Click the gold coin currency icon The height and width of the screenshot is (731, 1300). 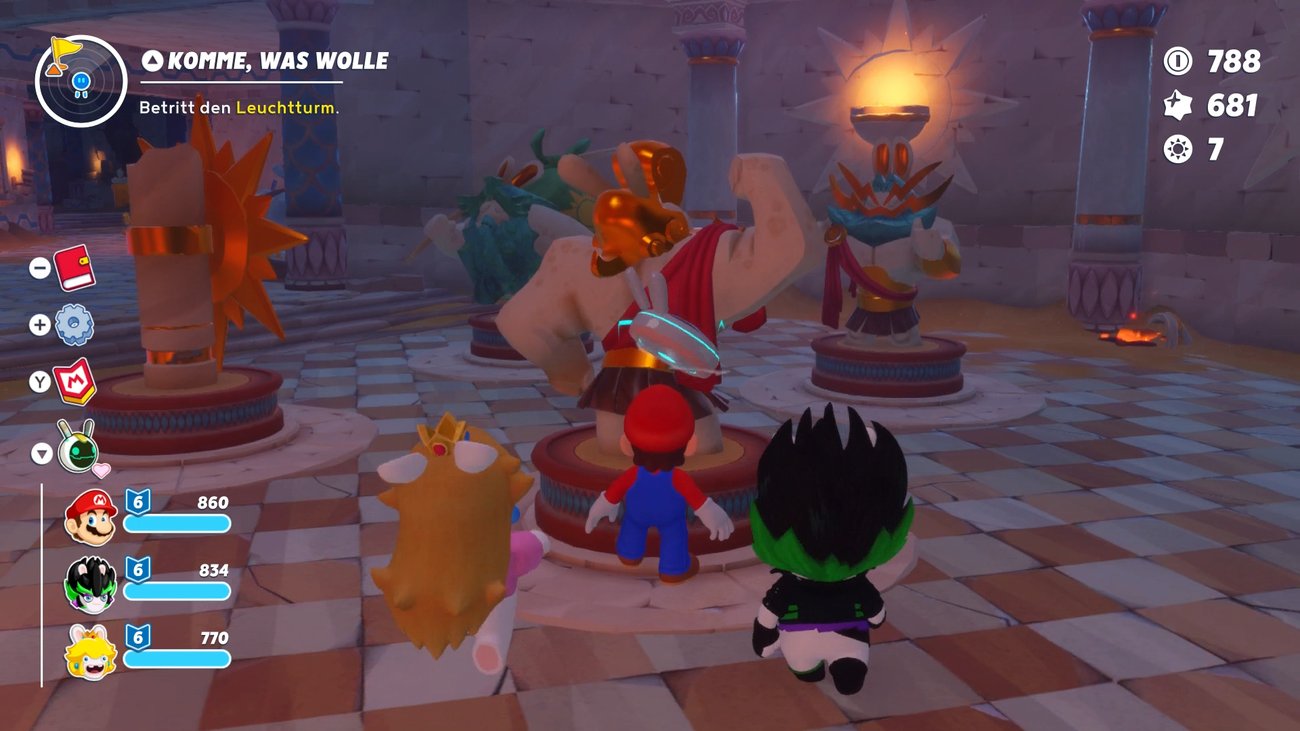(1176, 62)
